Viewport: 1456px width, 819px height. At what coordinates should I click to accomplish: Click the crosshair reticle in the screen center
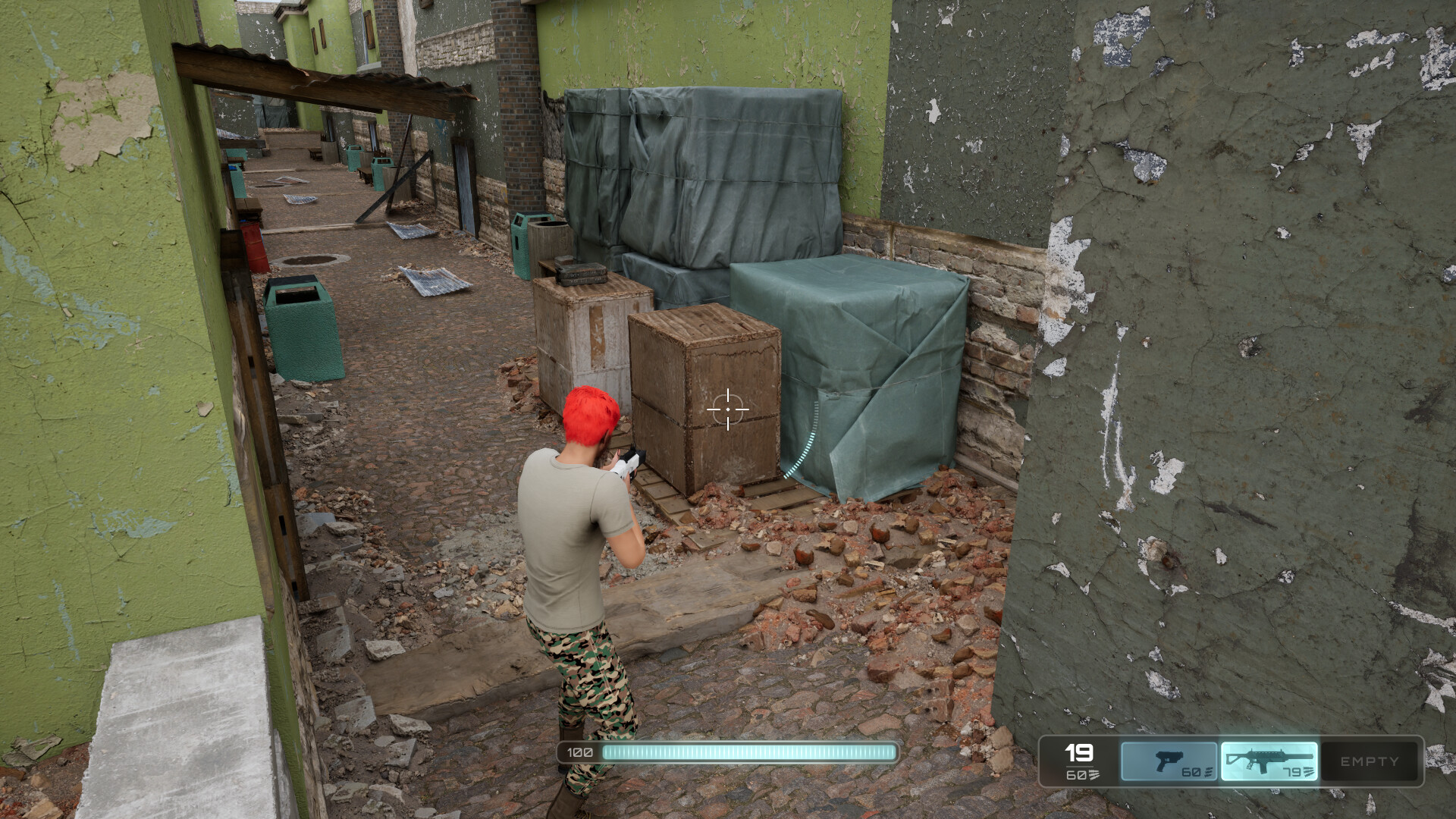point(728,409)
